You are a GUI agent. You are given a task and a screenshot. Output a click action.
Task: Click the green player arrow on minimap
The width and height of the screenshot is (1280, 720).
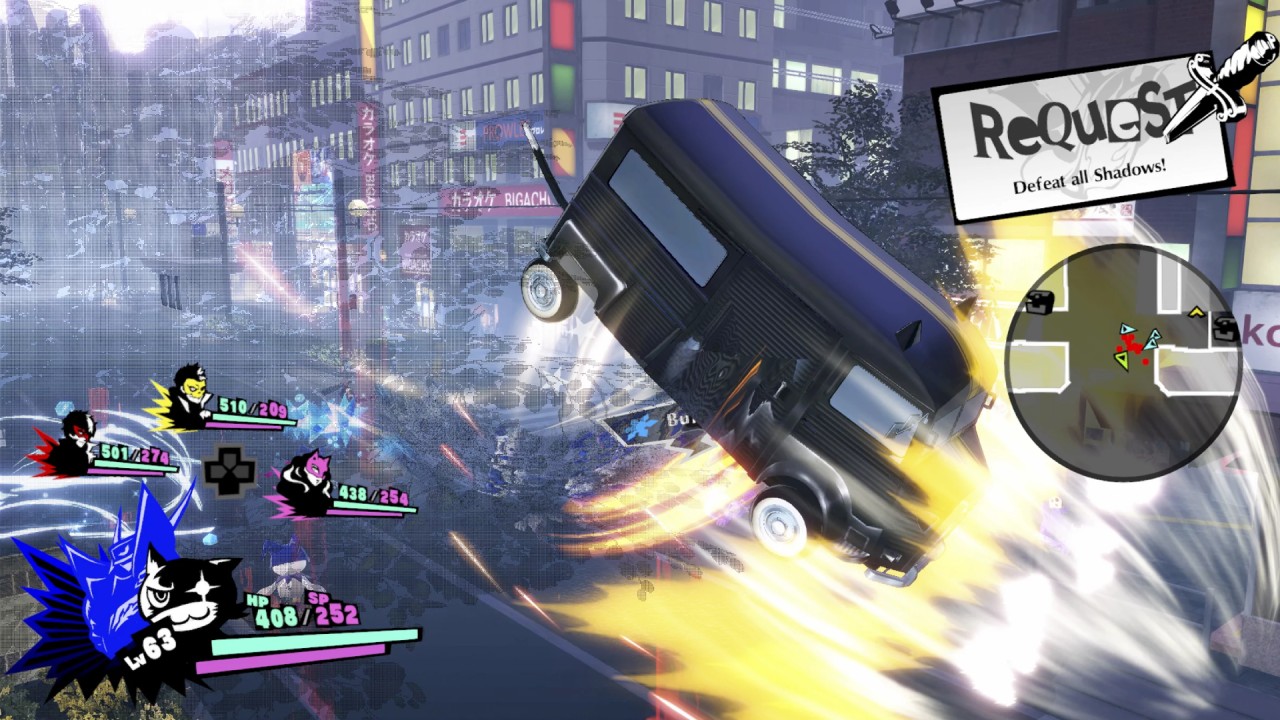pyautogui.click(x=1120, y=361)
